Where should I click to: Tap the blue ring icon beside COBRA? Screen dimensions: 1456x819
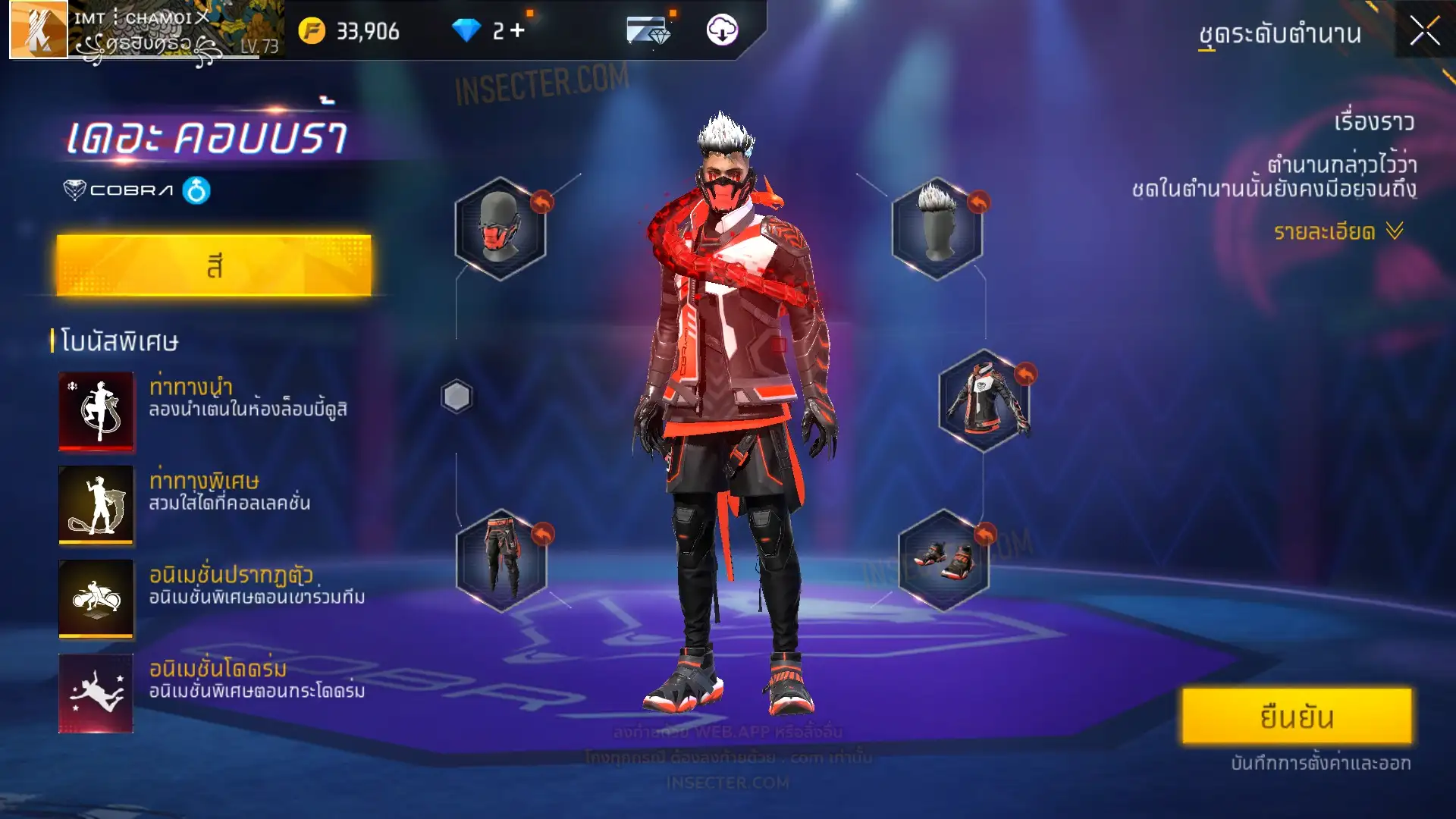196,190
